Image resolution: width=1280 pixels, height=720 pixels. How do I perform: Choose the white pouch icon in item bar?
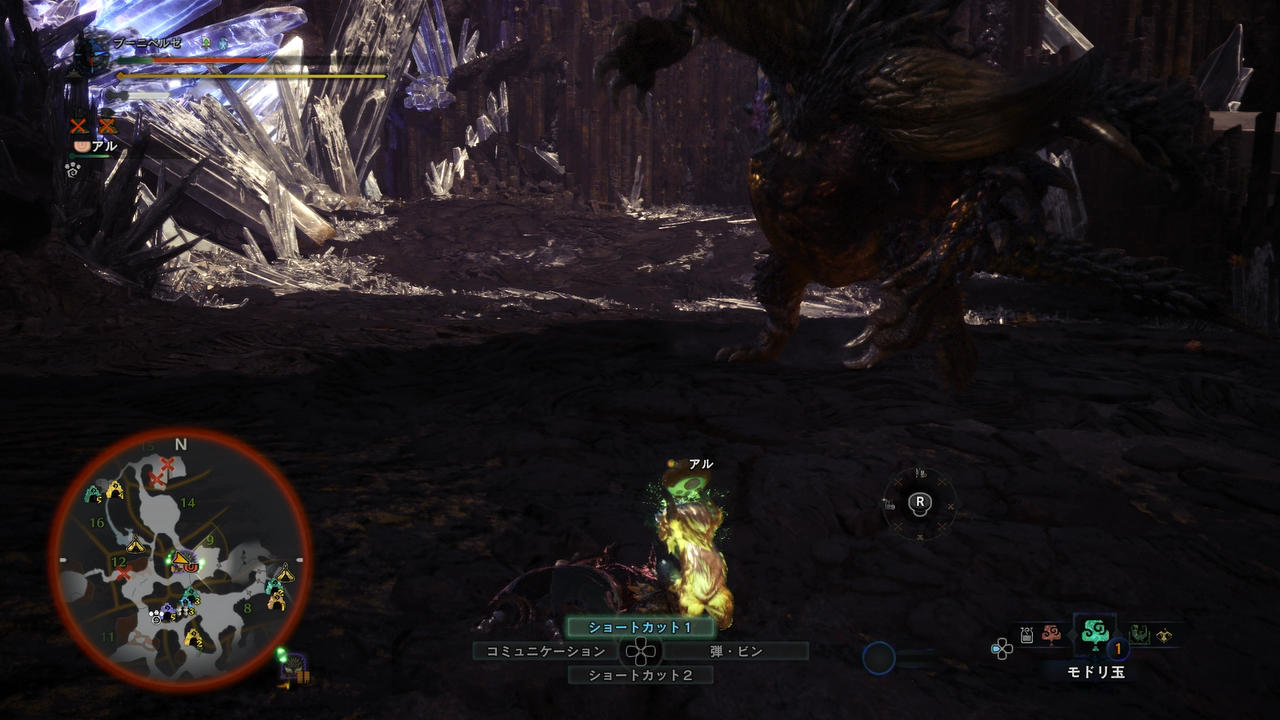[1027, 634]
